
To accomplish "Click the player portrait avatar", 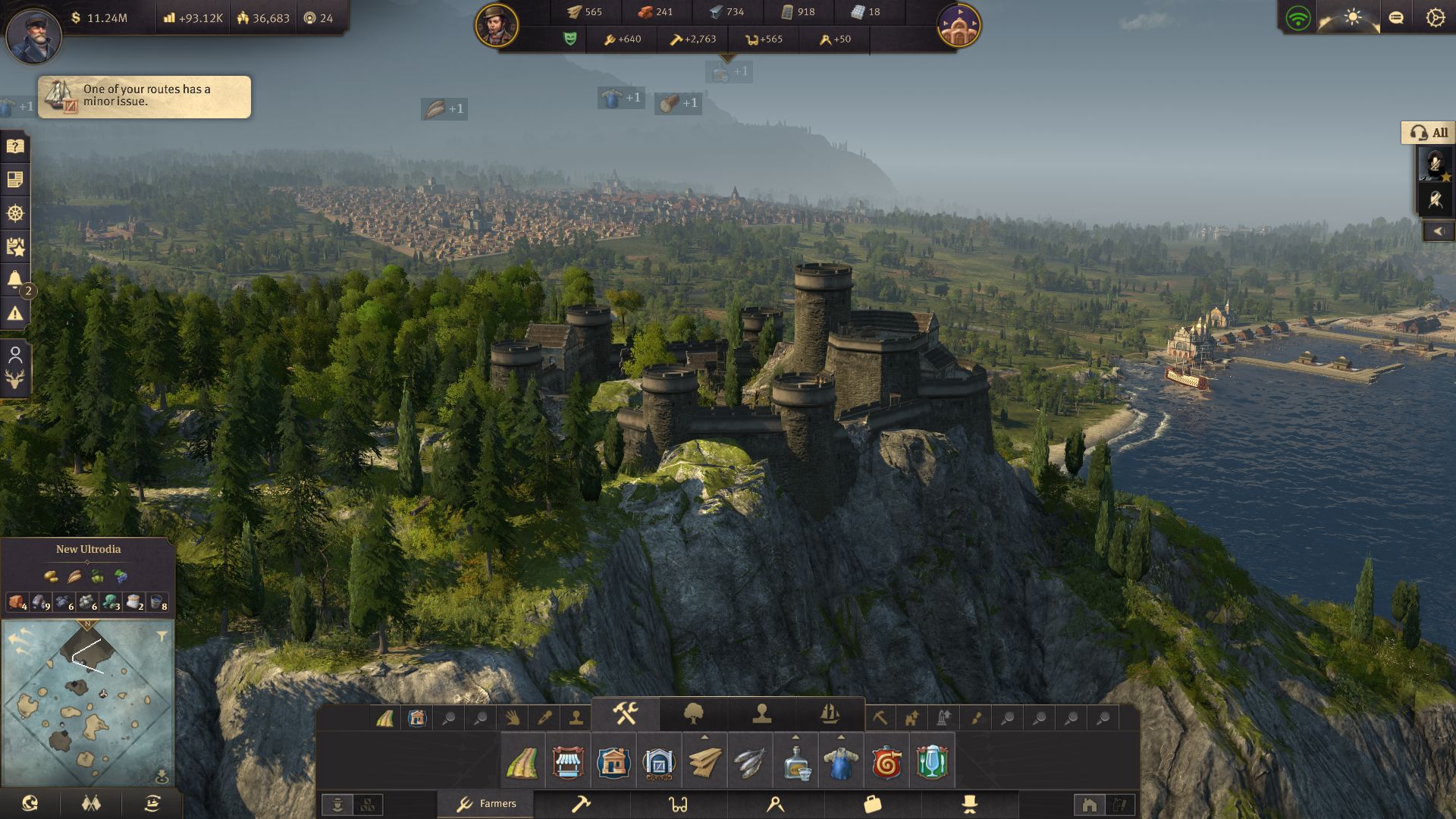I will 33,34.
